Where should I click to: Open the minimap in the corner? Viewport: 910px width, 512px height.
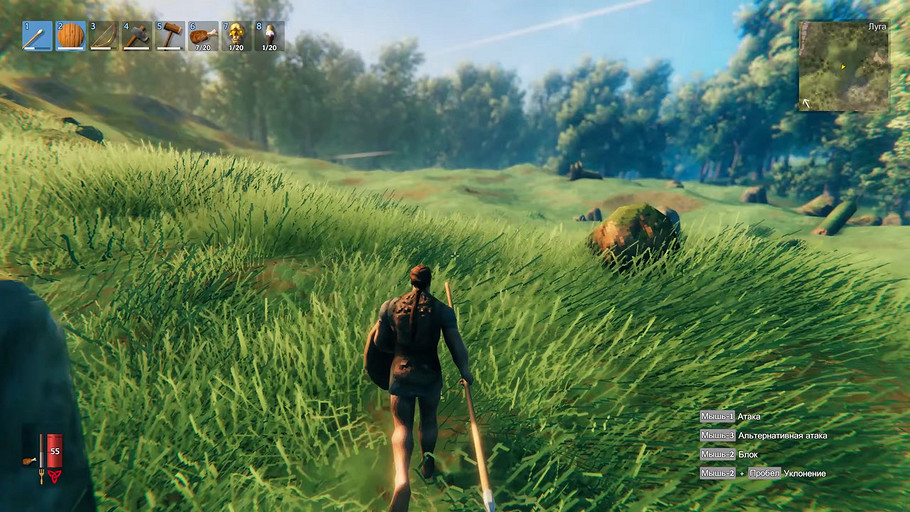click(844, 66)
